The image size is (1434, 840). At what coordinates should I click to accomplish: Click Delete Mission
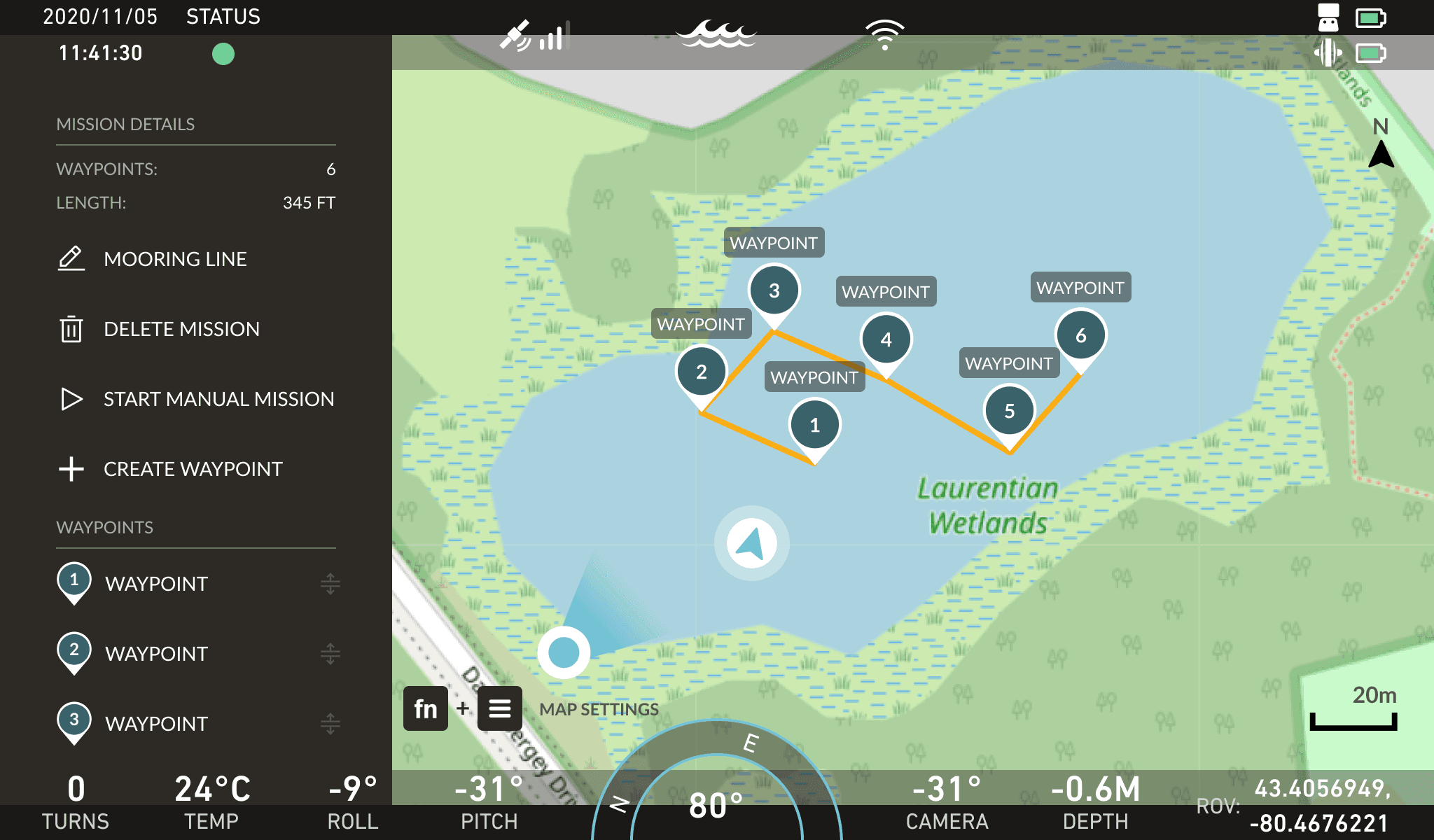(181, 329)
